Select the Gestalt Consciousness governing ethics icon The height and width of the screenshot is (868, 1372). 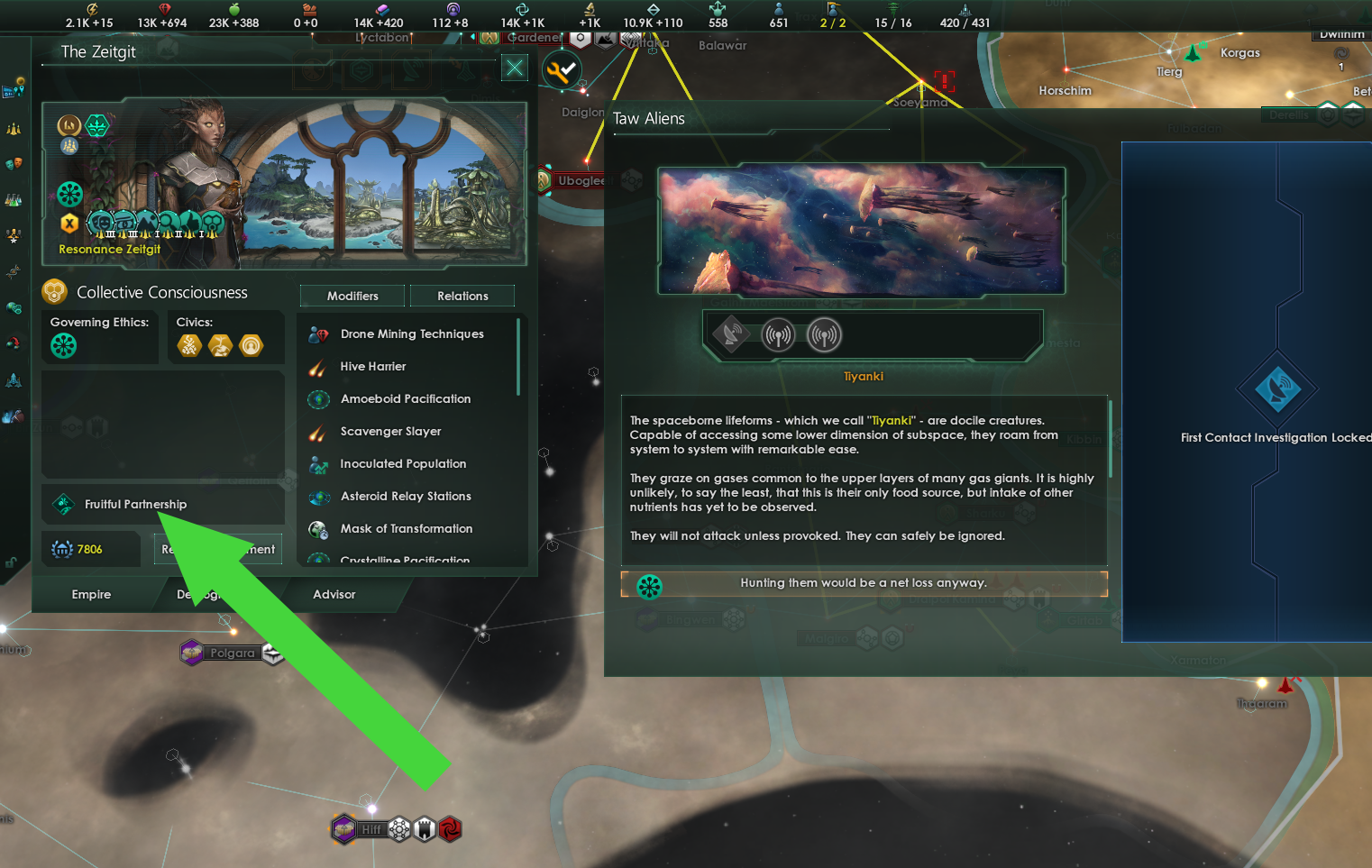point(63,345)
